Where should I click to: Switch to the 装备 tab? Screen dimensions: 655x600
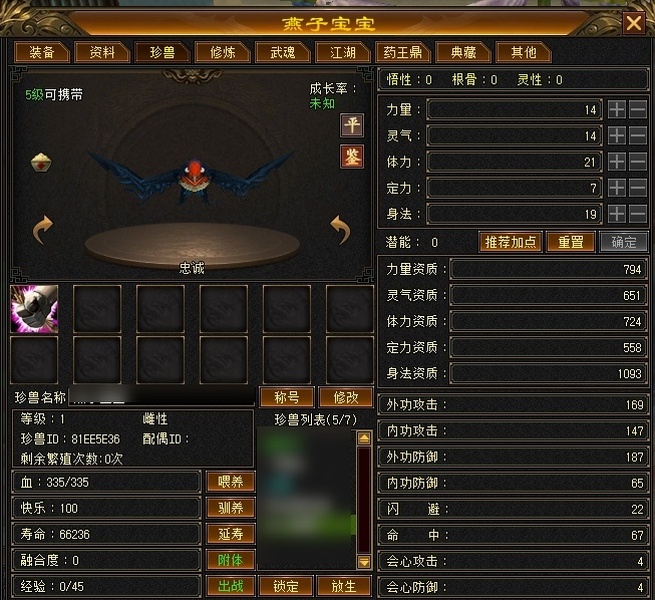[x=41, y=52]
